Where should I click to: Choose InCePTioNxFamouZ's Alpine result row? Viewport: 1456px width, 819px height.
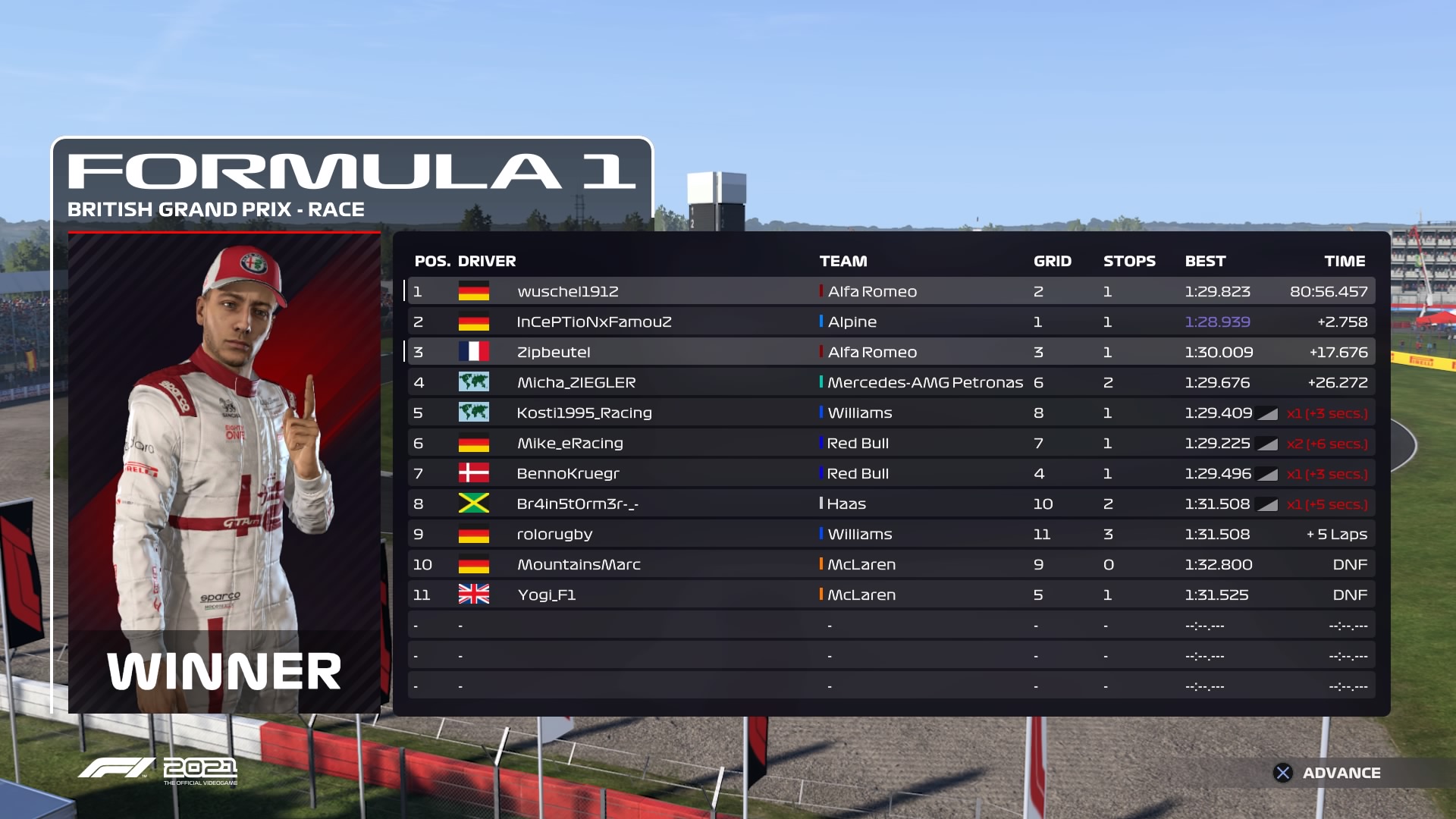(x=891, y=322)
